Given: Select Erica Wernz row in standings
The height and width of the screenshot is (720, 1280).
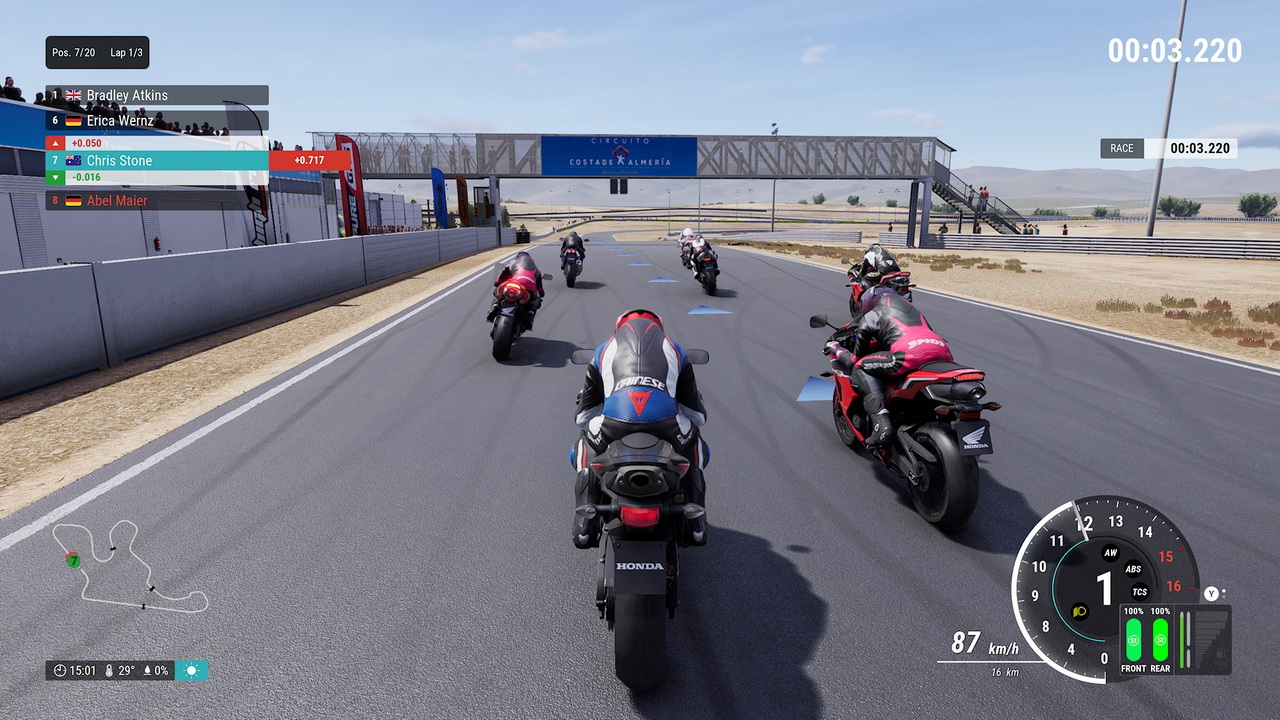Looking at the screenshot, I should click(x=157, y=120).
